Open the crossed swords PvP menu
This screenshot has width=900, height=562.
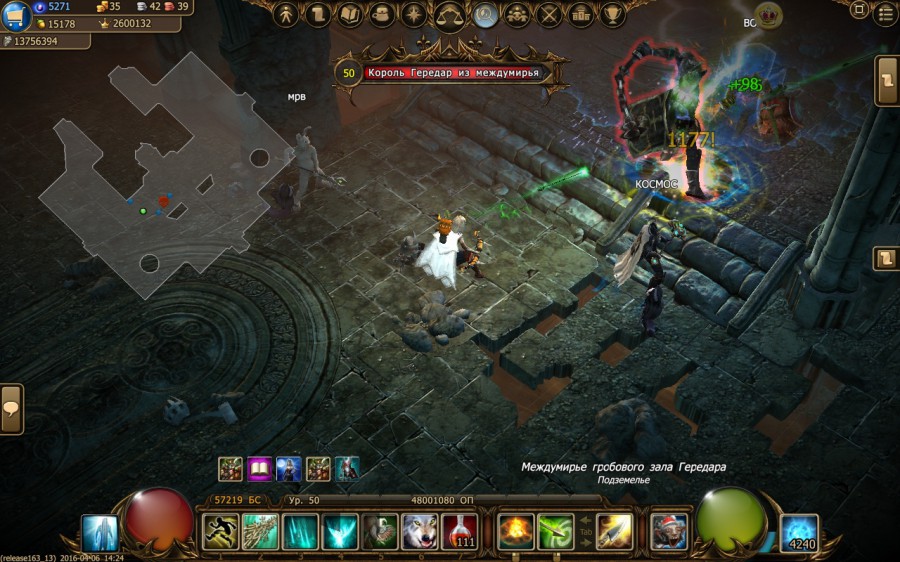[x=549, y=15]
